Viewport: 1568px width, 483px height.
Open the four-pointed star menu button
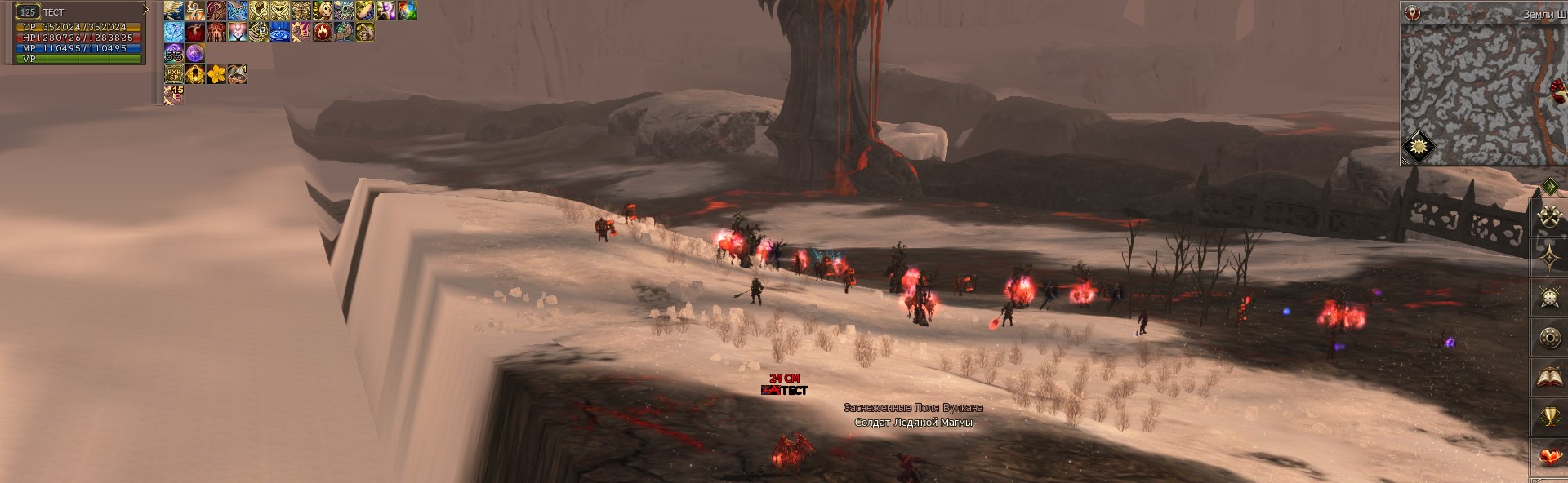click(1550, 258)
